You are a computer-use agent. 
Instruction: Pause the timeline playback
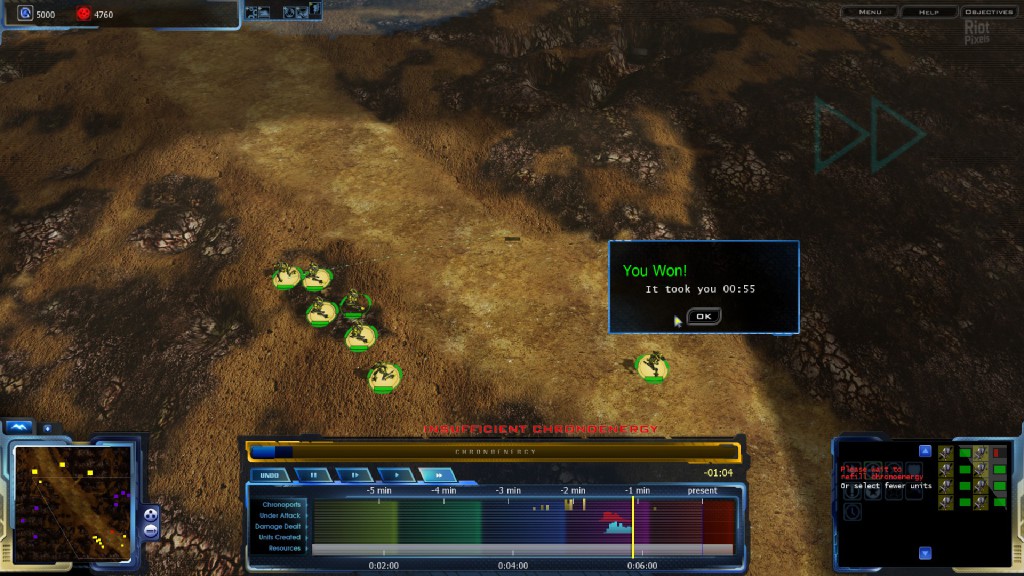coord(313,475)
